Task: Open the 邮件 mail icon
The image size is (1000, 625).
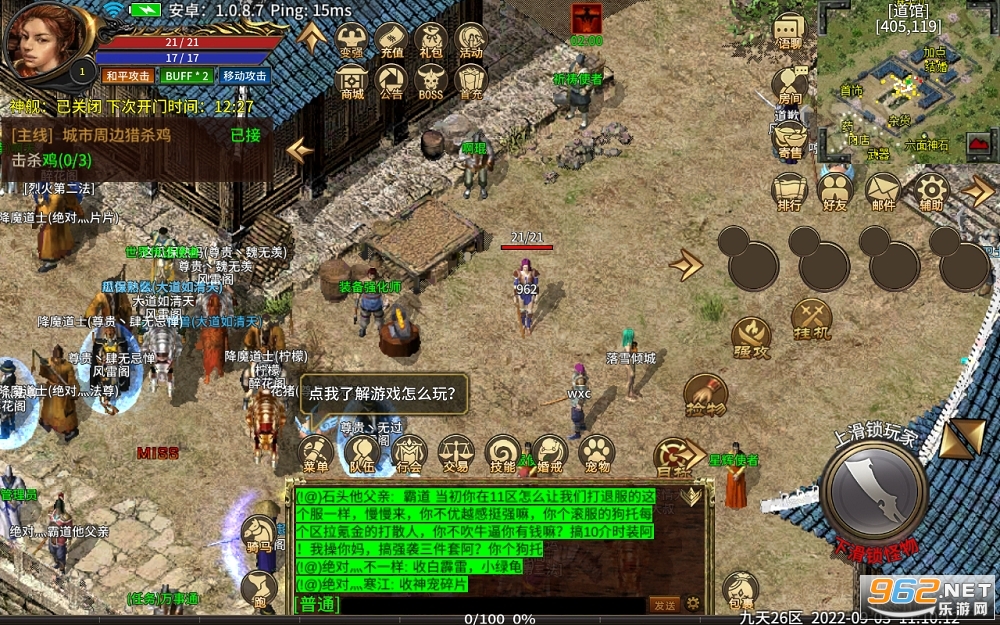Action: [x=883, y=191]
